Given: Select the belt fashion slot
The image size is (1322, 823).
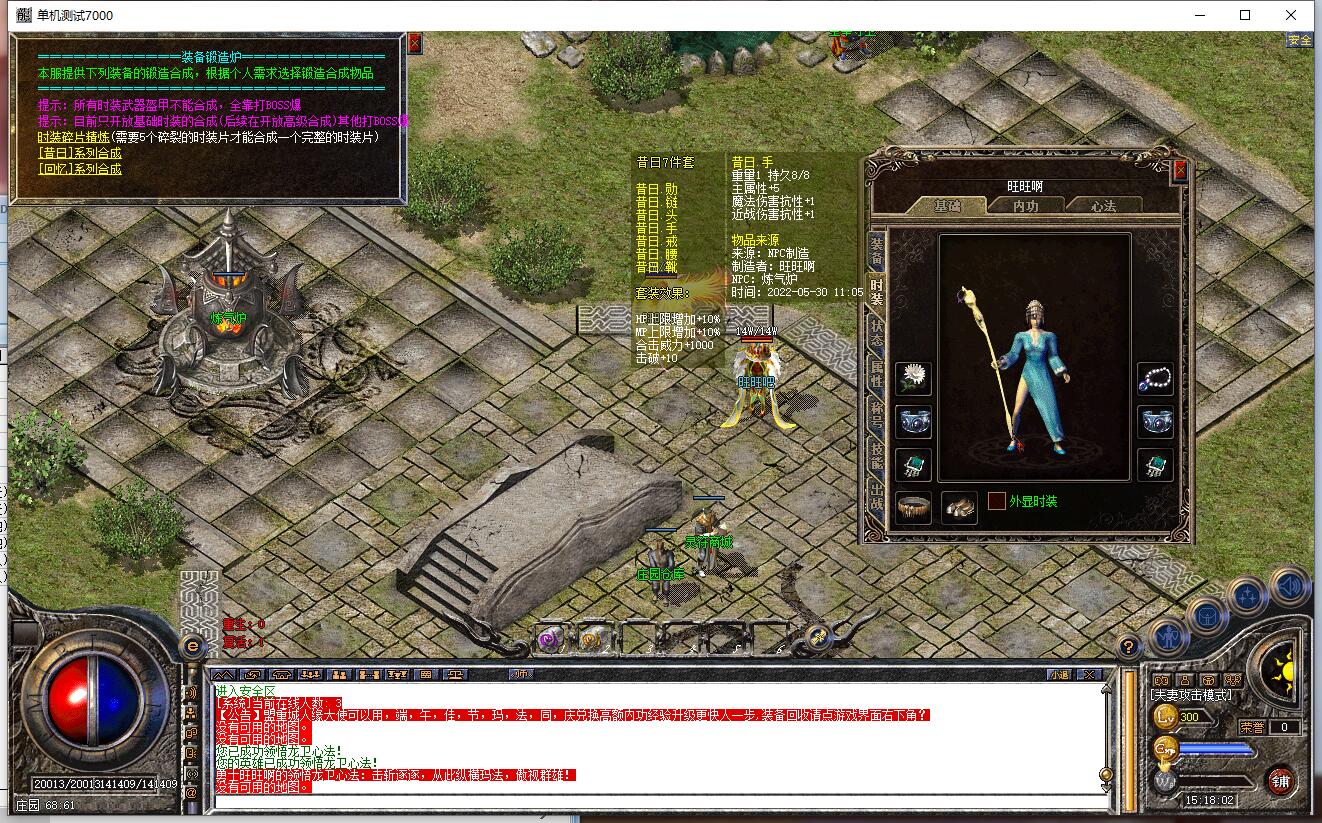Looking at the screenshot, I should tap(913, 507).
